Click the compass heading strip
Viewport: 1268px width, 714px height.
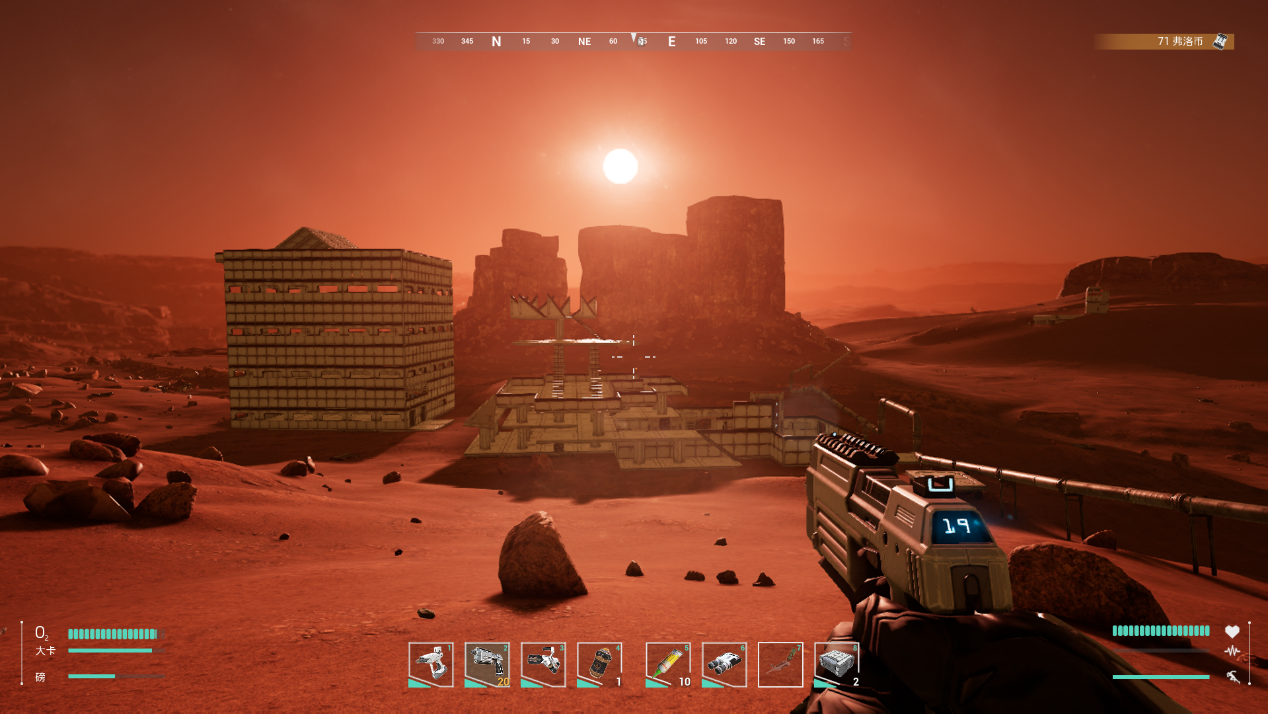coord(633,42)
